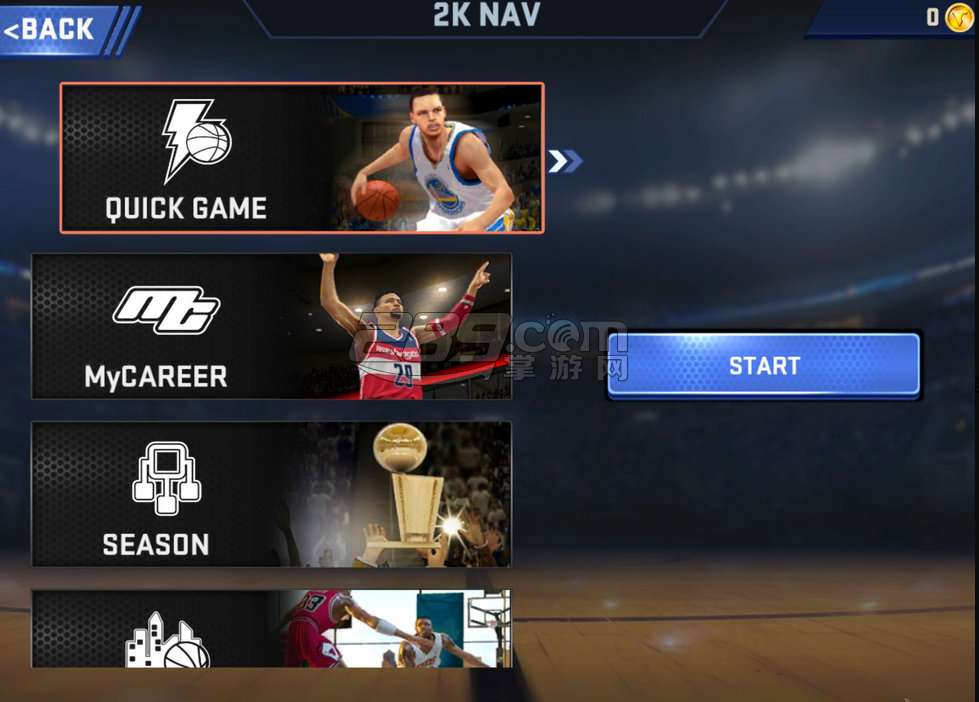Select the Quick Game mode tile
979x702 pixels.
[x=301, y=158]
